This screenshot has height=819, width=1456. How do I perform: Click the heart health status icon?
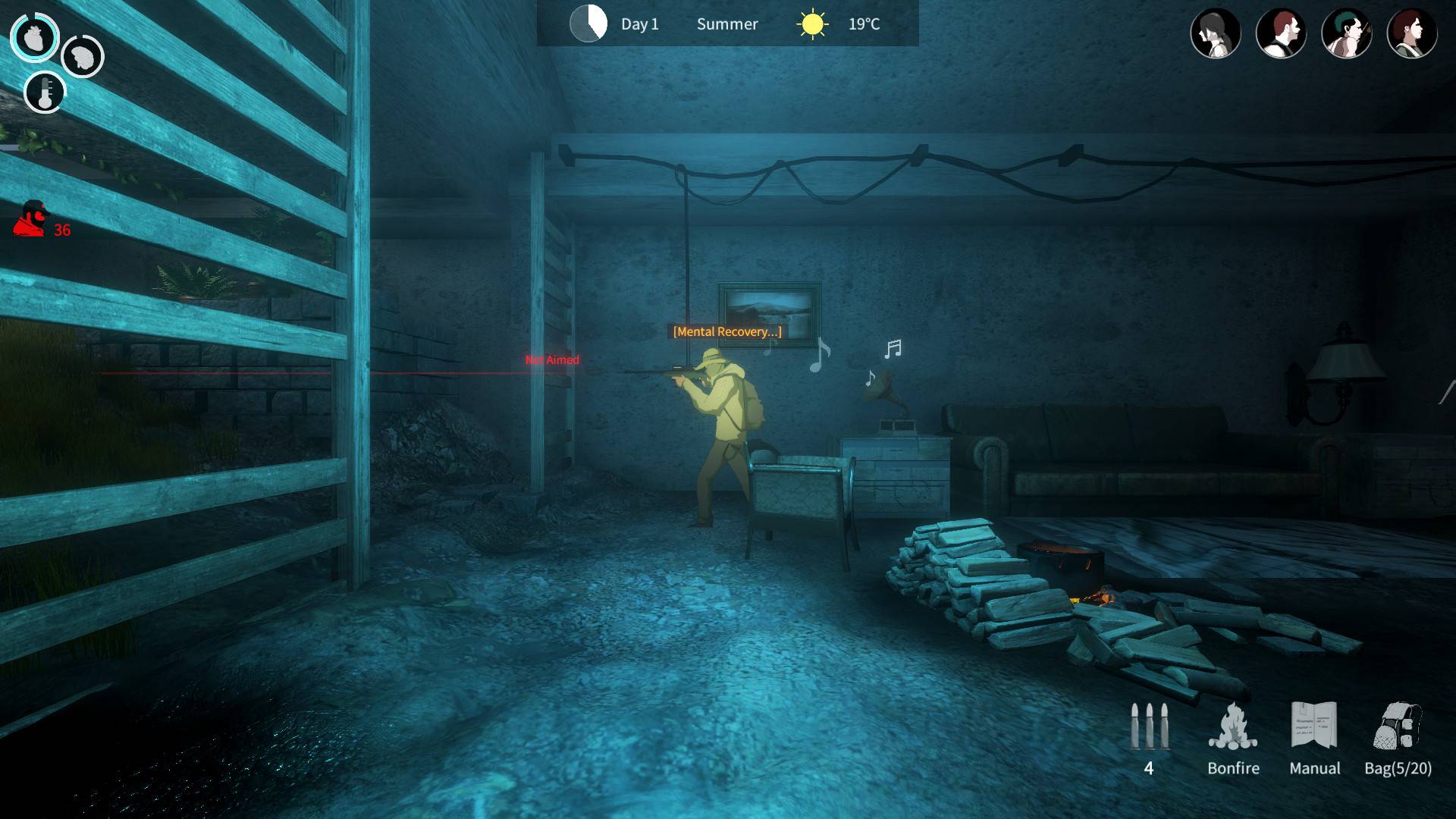point(34,37)
